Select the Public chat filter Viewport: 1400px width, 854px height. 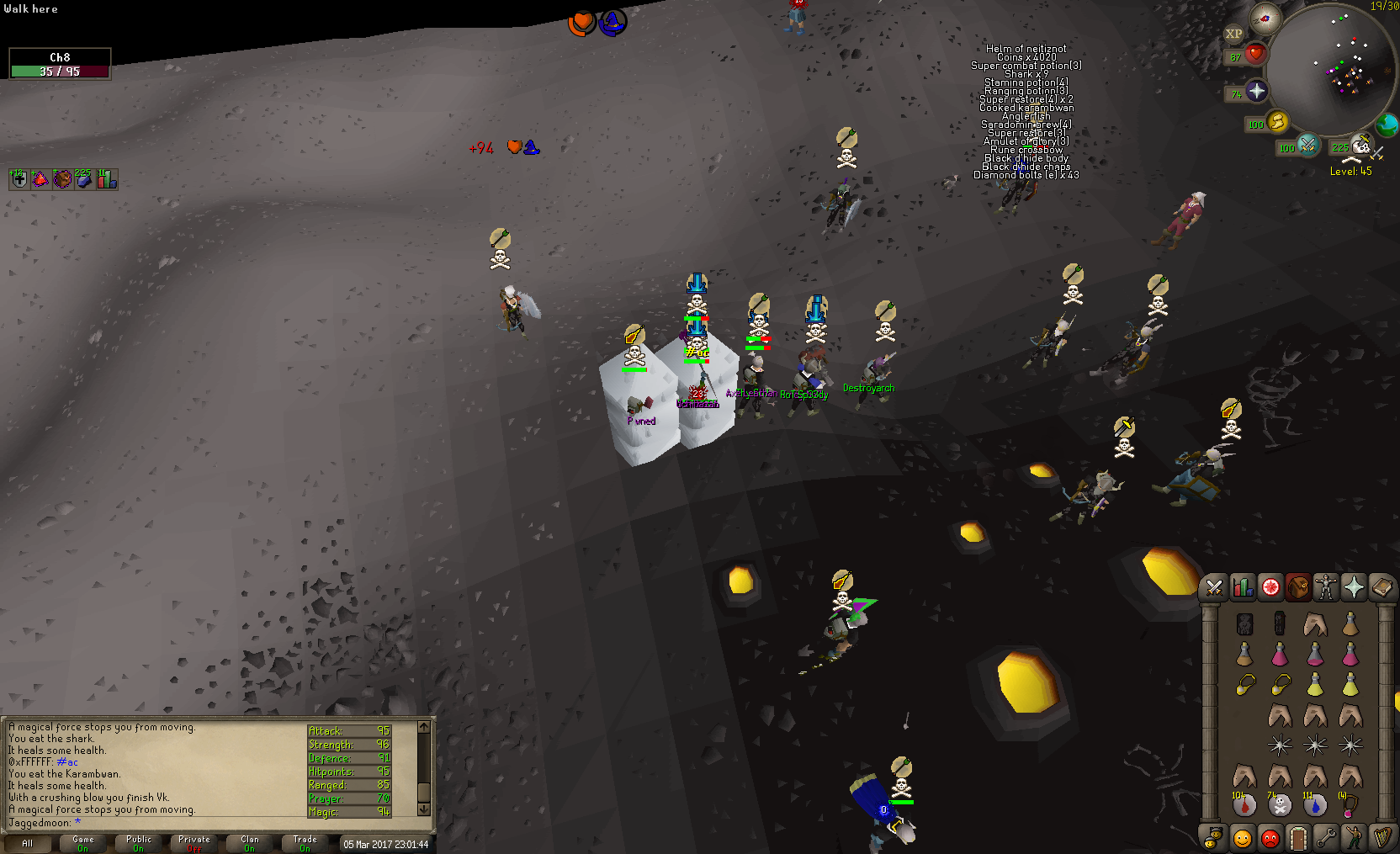[139, 843]
